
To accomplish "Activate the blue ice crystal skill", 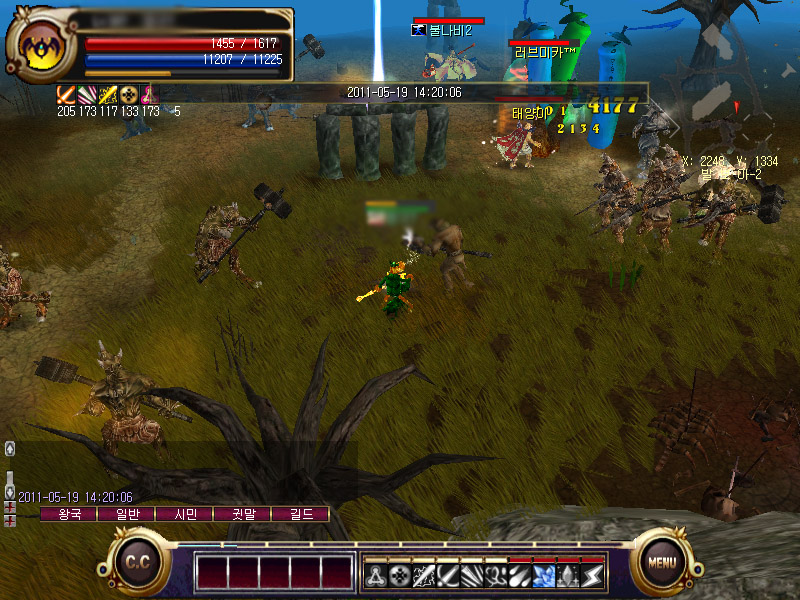I will [x=544, y=575].
